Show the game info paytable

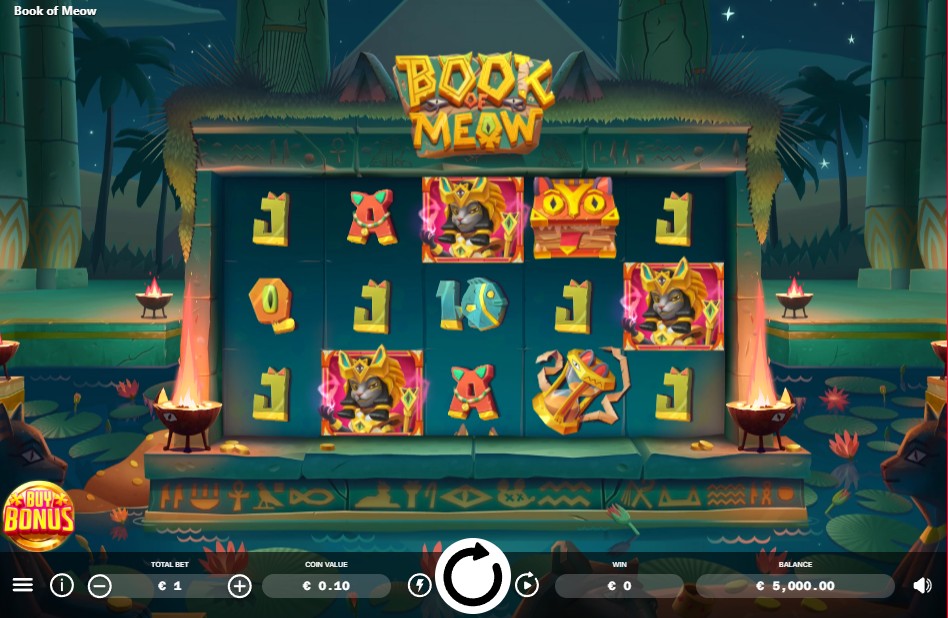(x=62, y=585)
